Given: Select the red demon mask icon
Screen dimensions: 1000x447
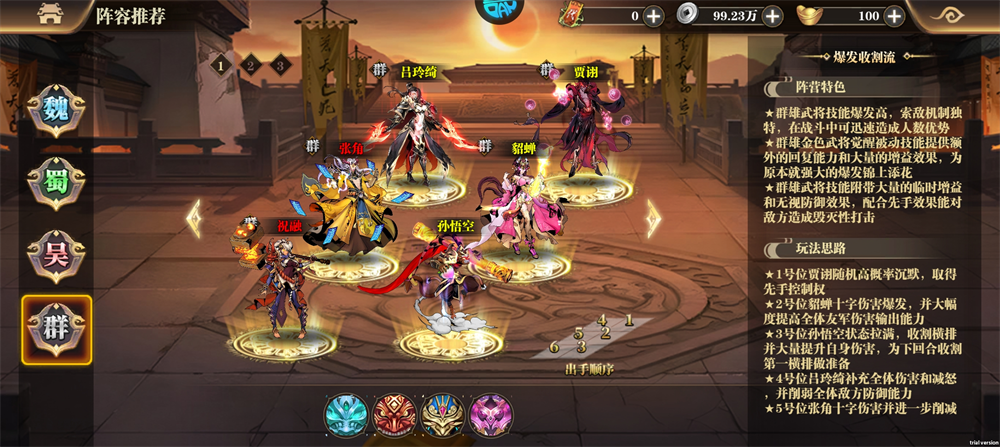Looking at the screenshot, I should [394, 413].
